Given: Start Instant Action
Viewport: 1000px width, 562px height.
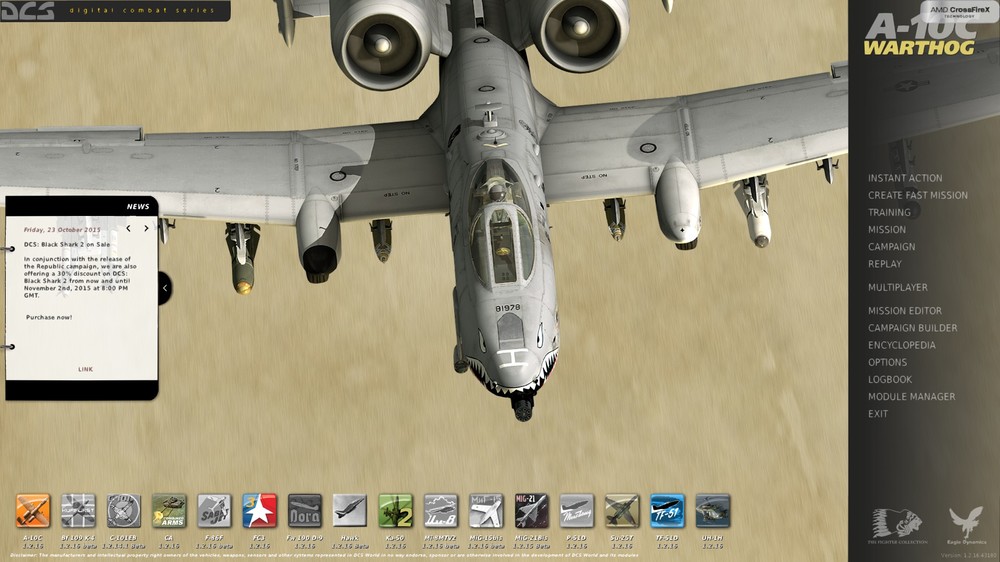Looking at the screenshot, I should (904, 178).
